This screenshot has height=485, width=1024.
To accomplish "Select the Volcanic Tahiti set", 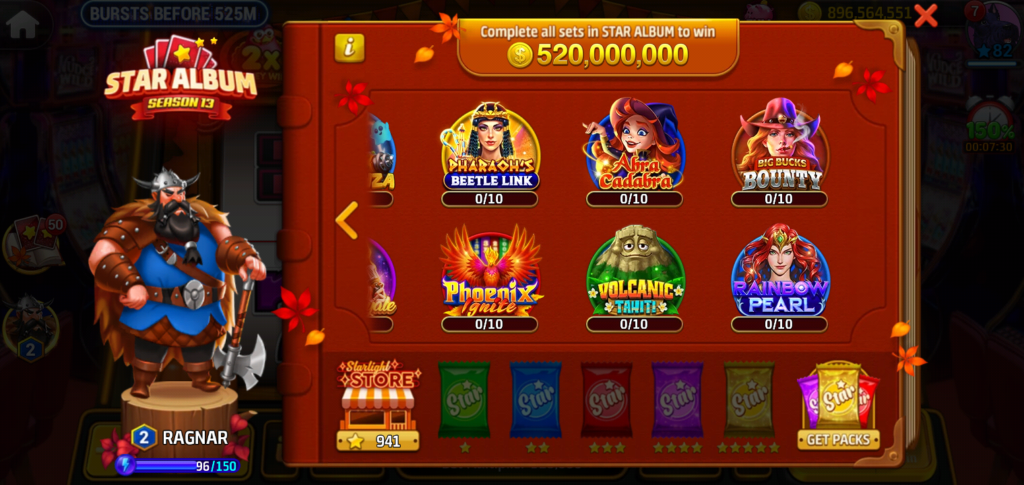I will 634,275.
